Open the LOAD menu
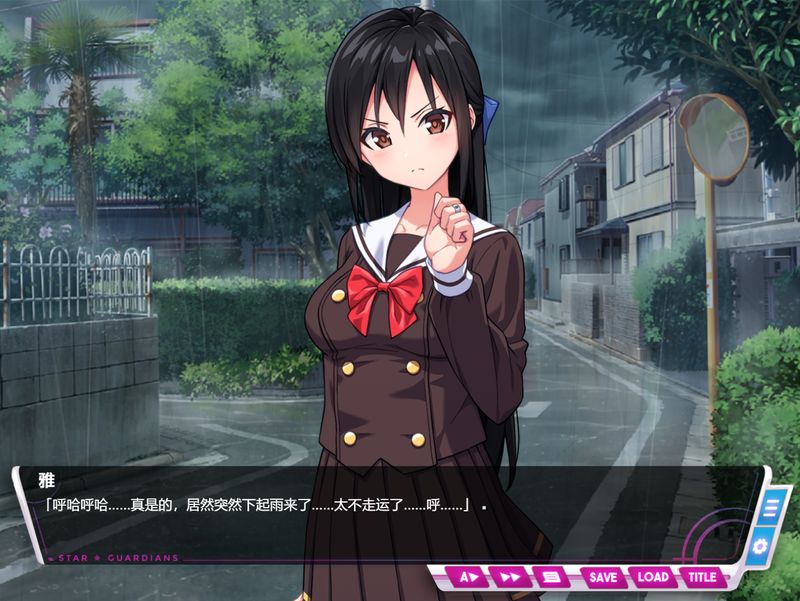Viewport: 800px width, 601px height. (652, 577)
